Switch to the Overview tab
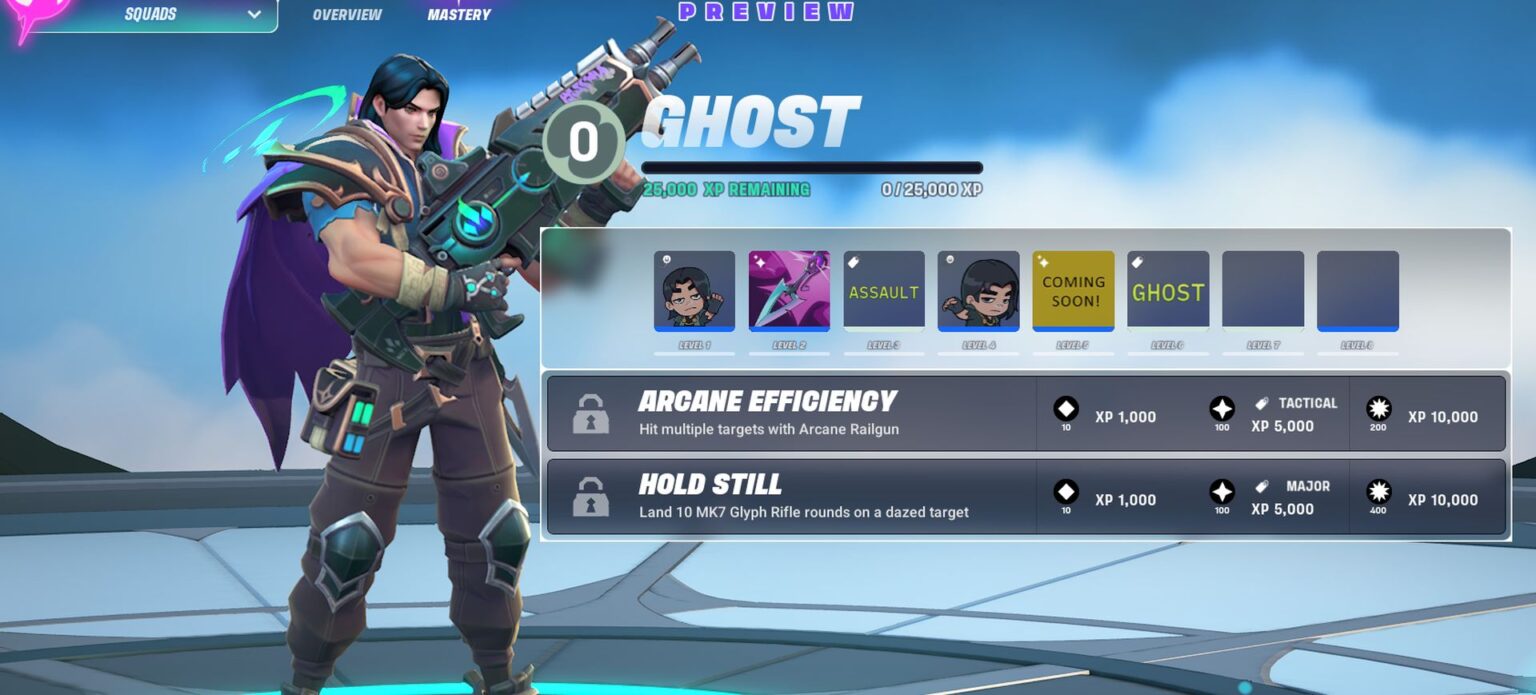This screenshot has height=695, width=1536. [347, 15]
